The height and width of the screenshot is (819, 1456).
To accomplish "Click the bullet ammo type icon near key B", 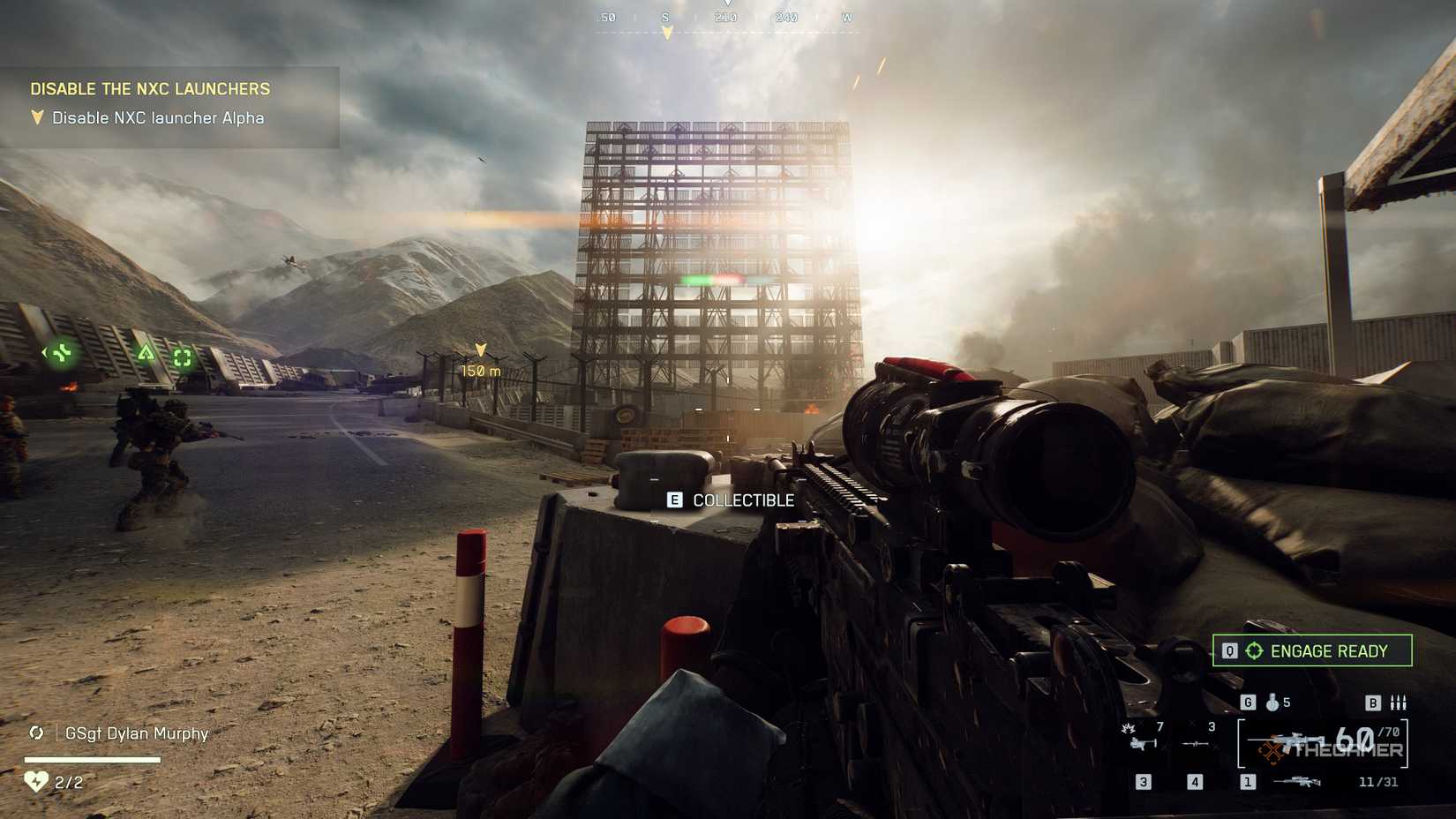I will point(1398,702).
